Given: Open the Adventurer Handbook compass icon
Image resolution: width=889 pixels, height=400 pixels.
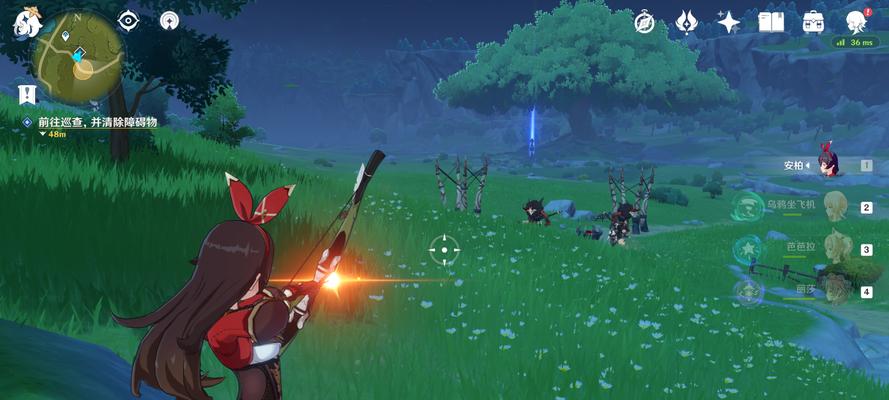Looking at the screenshot, I should [x=644, y=22].
